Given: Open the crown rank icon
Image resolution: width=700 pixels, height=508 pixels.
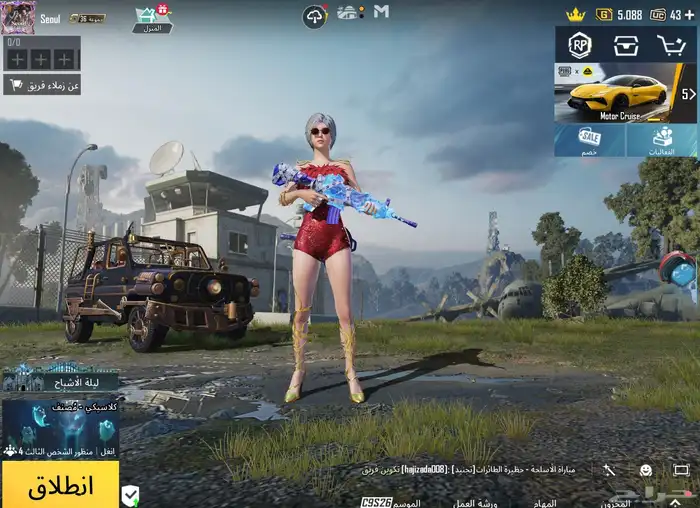Looking at the screenshot, I should click(x=575, y=15).
